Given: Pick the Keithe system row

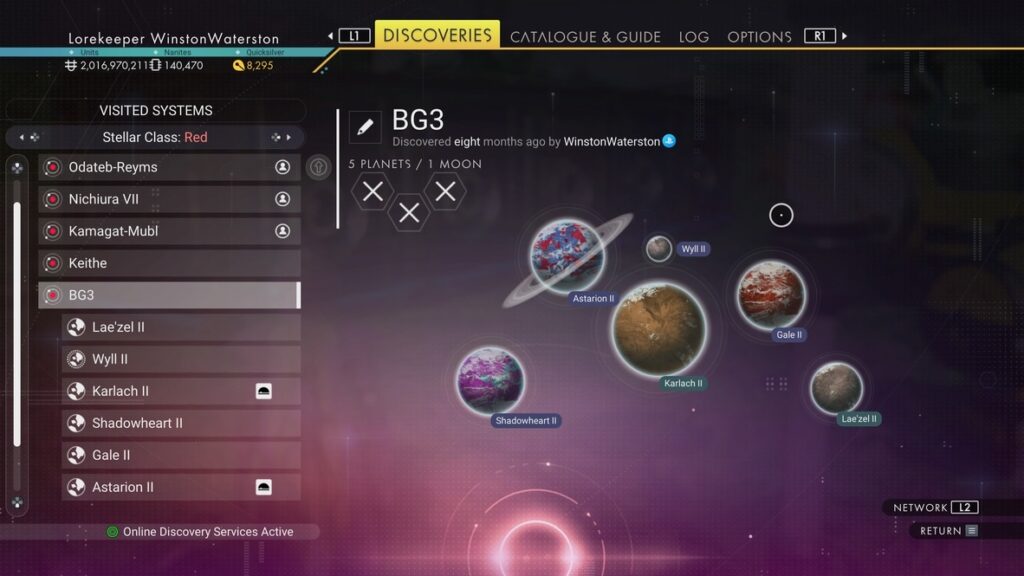Looking at the screenshot, I should pyautogui.click(x=169, y=263).
